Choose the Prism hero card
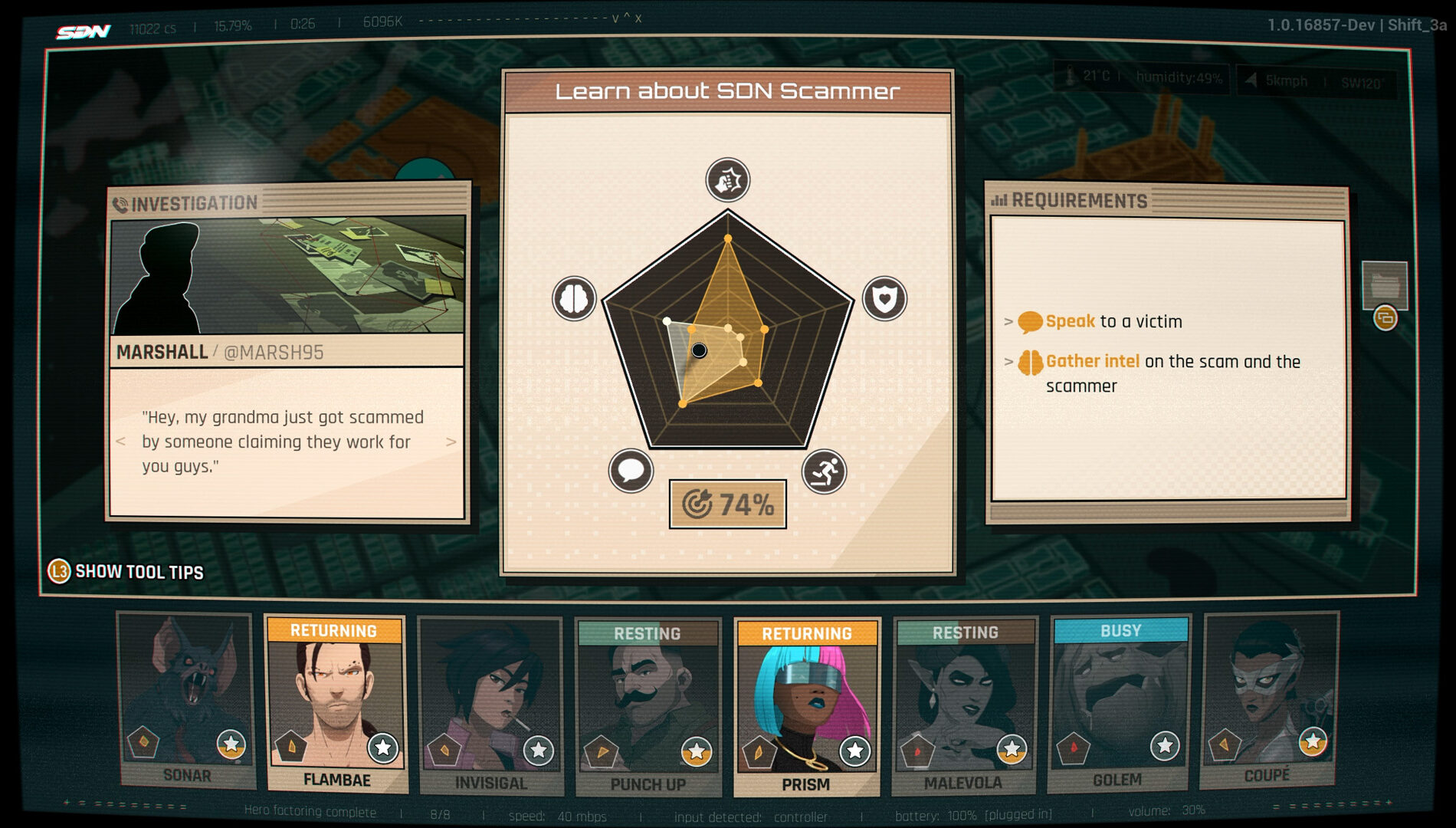The width and height of the screenshot is (1456, 828). pos(806,707)
